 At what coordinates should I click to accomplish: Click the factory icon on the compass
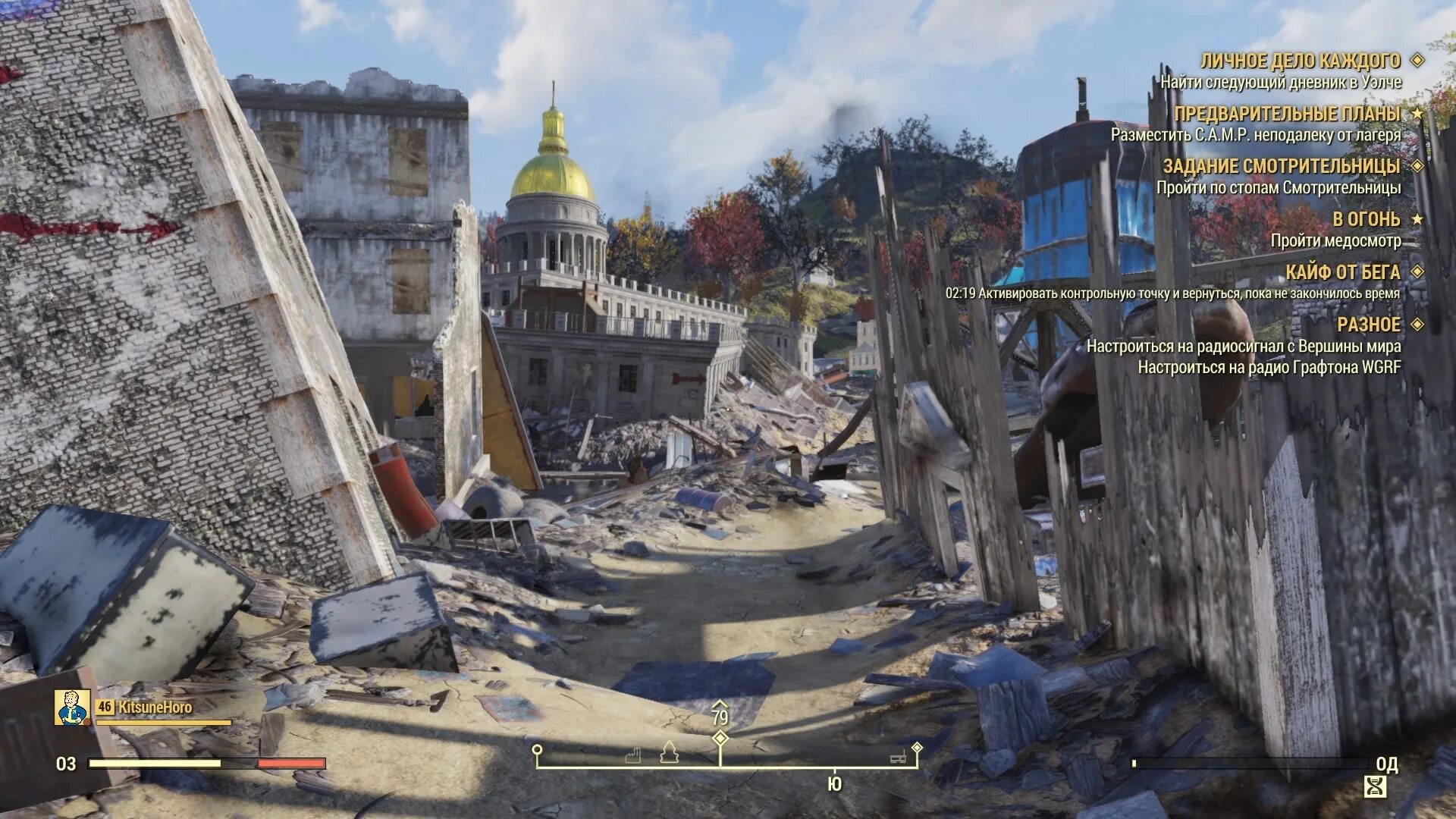coord(634,755)
